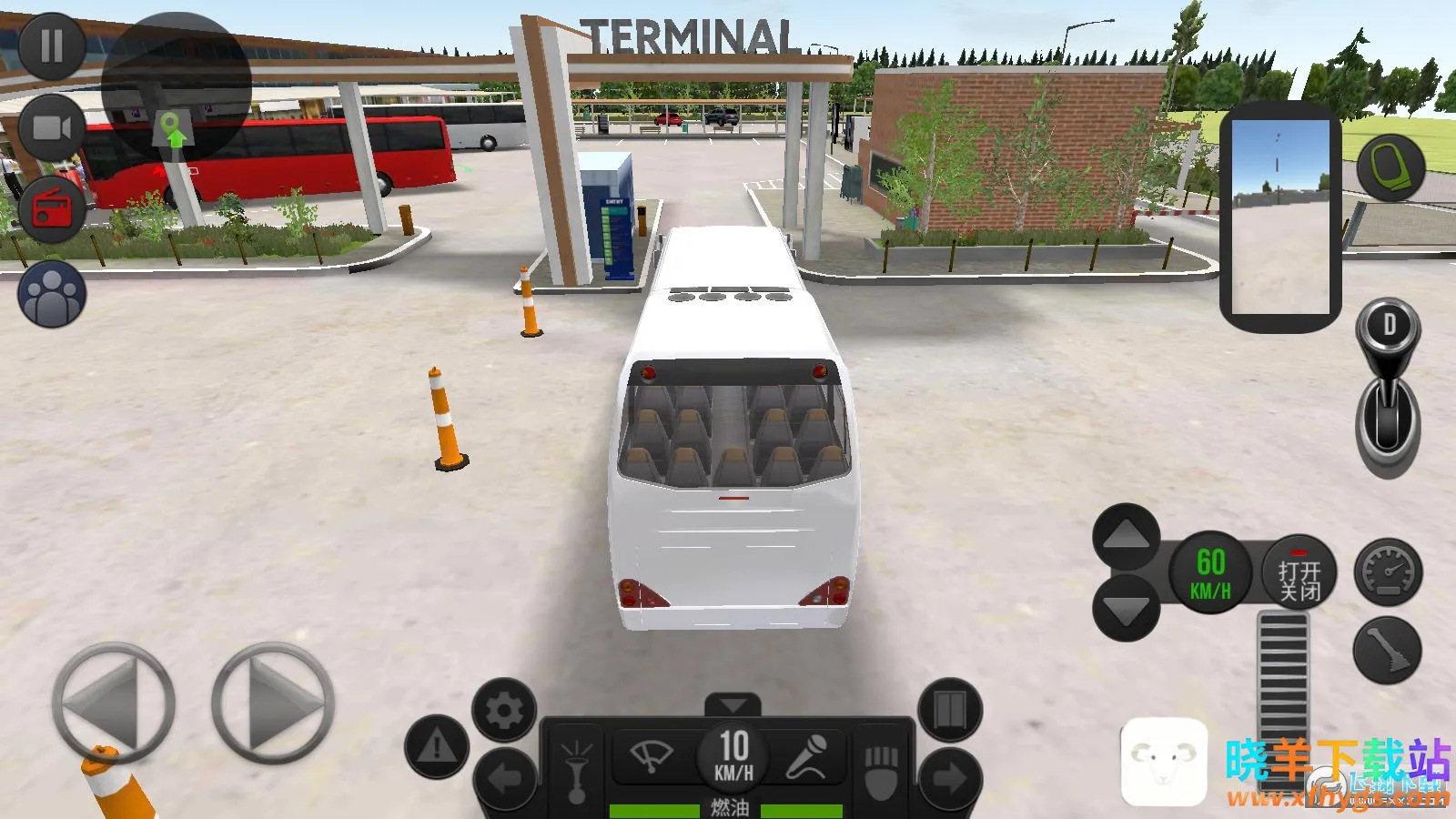1456x819 pixels.
Task: Open the passengers panel
Action: pyautogui.click(x=52, y=294)
